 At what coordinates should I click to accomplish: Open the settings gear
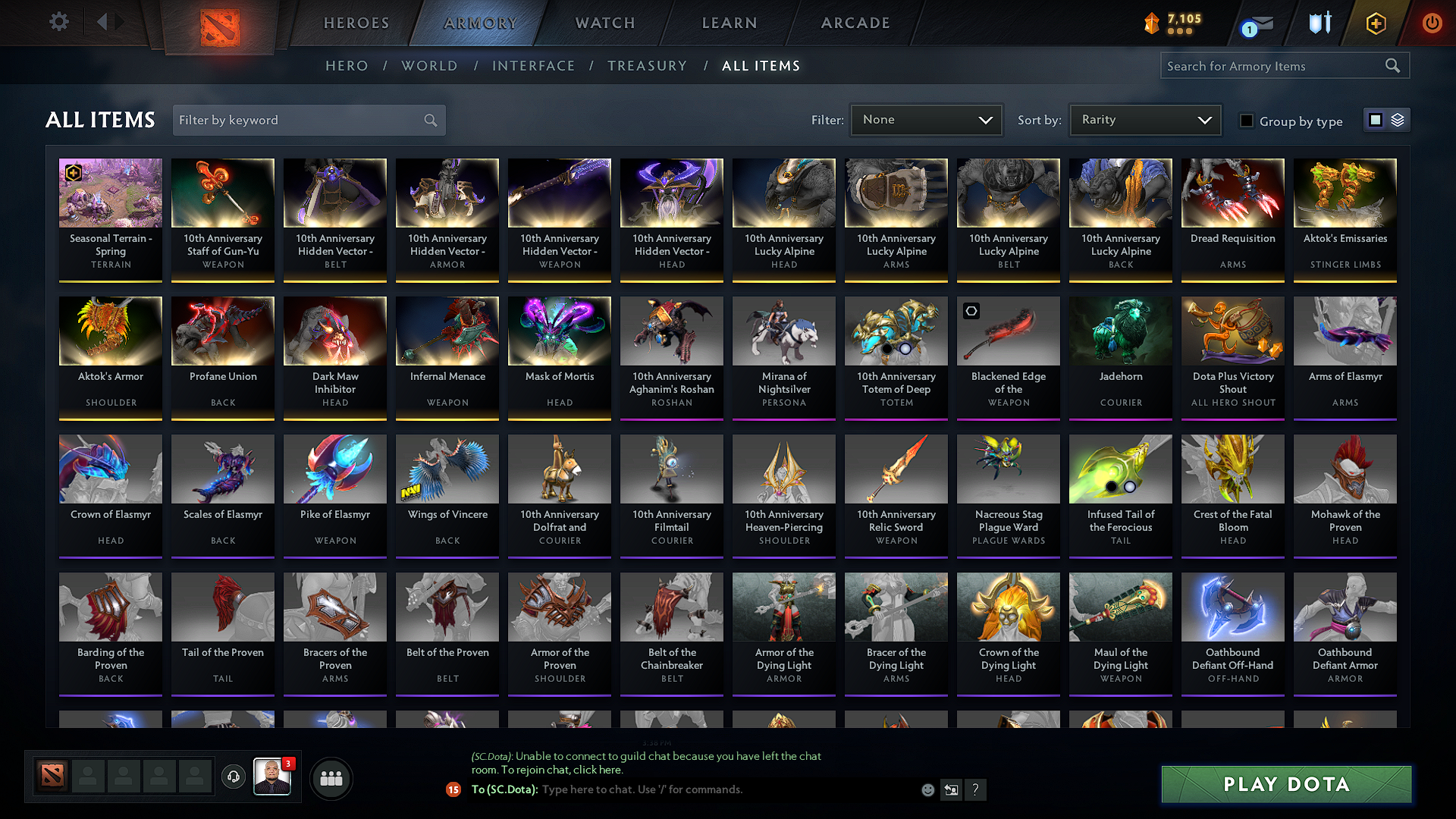(58, 22)
